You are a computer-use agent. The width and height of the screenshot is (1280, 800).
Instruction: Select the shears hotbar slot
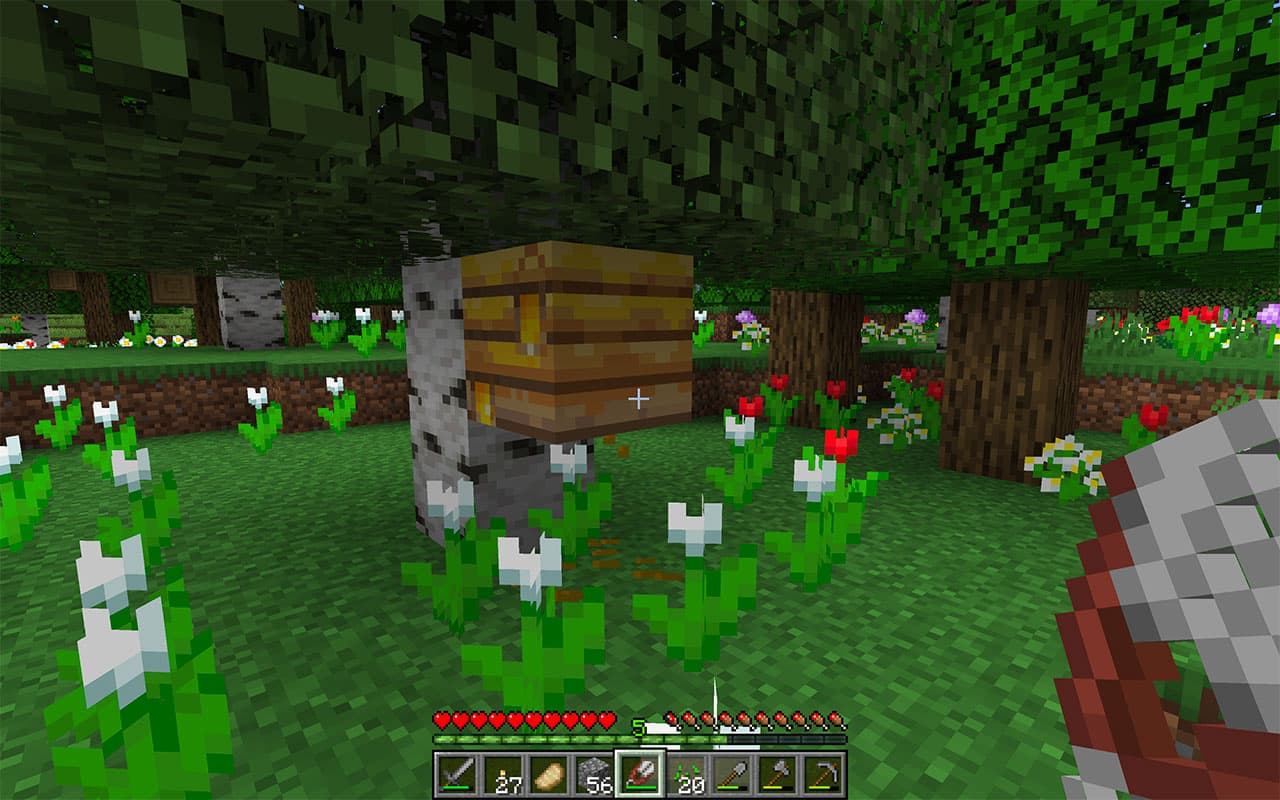click(x=640, y=775)
